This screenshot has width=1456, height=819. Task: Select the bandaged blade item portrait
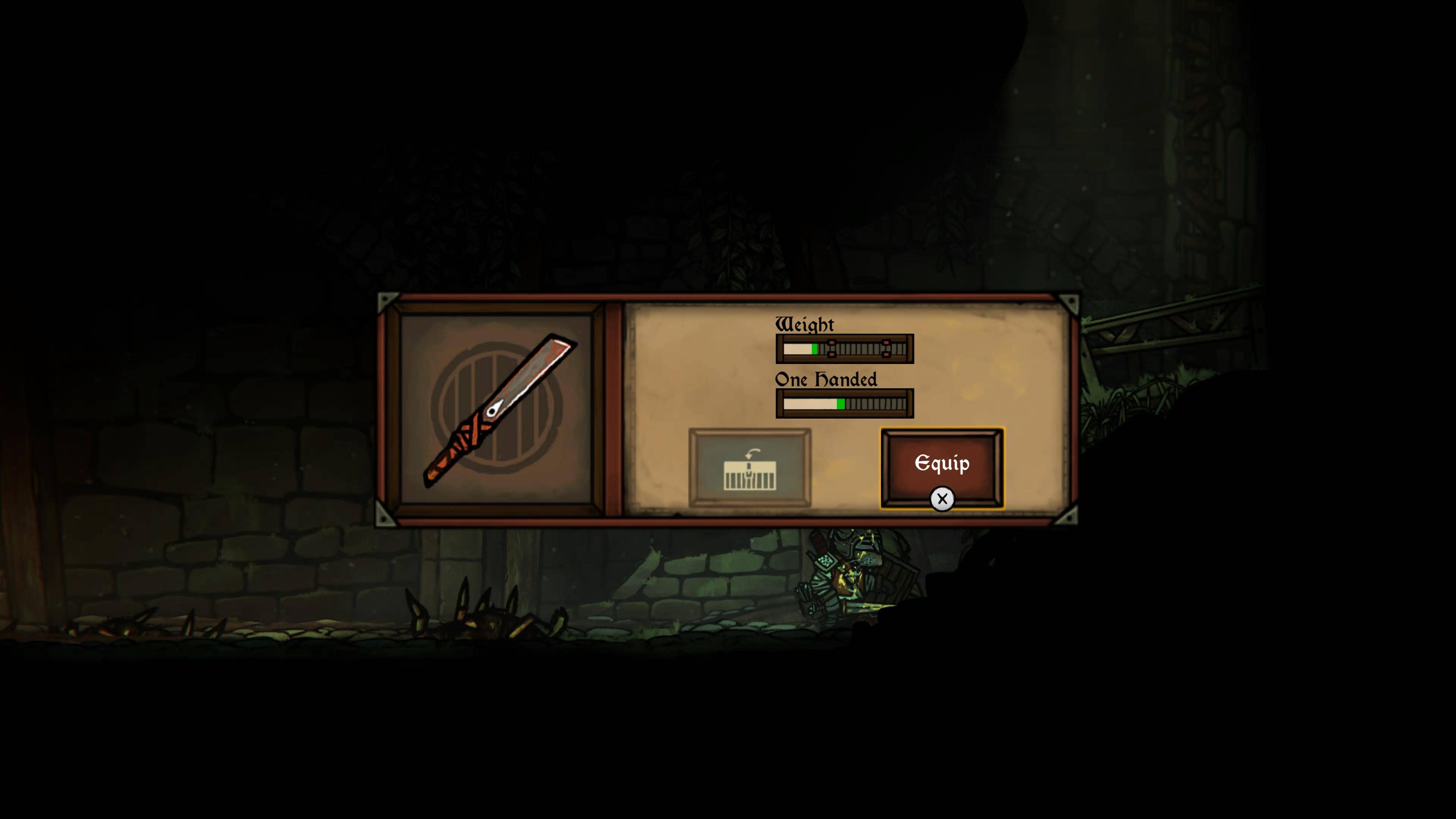pyautogui.click(x=497, y=410)
